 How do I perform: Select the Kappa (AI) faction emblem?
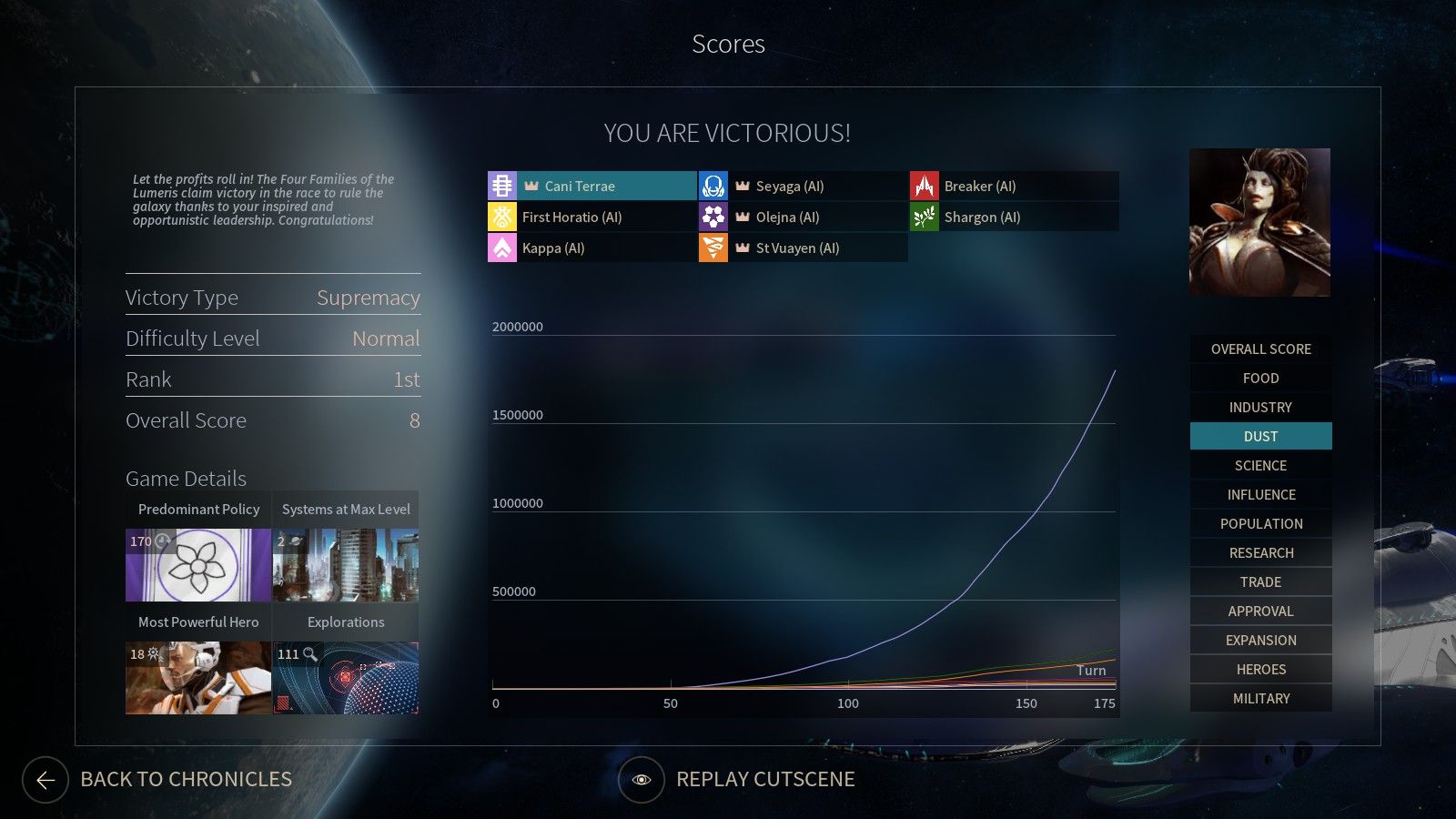(x=500, y=248)
